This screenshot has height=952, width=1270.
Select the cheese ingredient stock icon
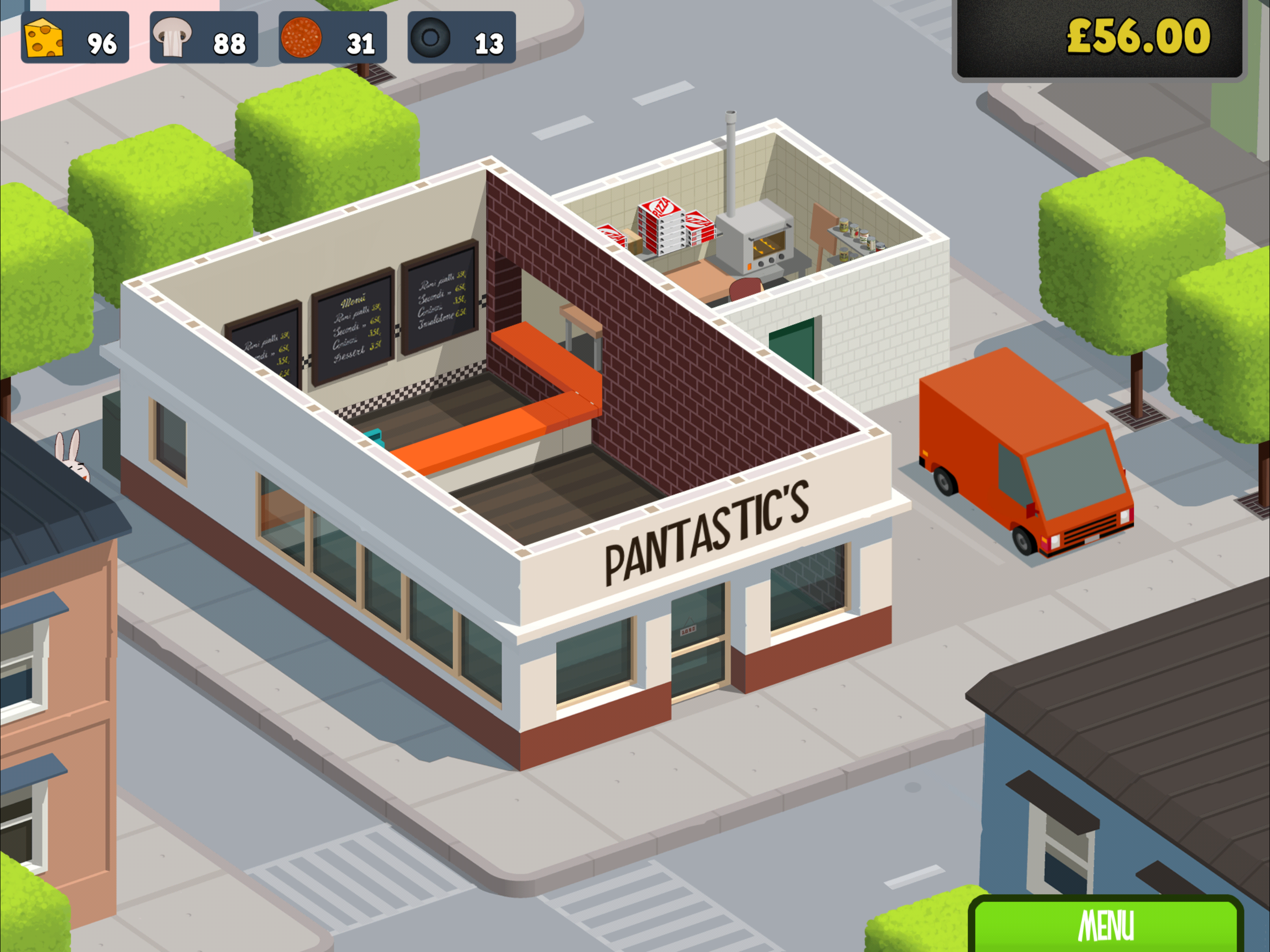click(x=44, y=39)
